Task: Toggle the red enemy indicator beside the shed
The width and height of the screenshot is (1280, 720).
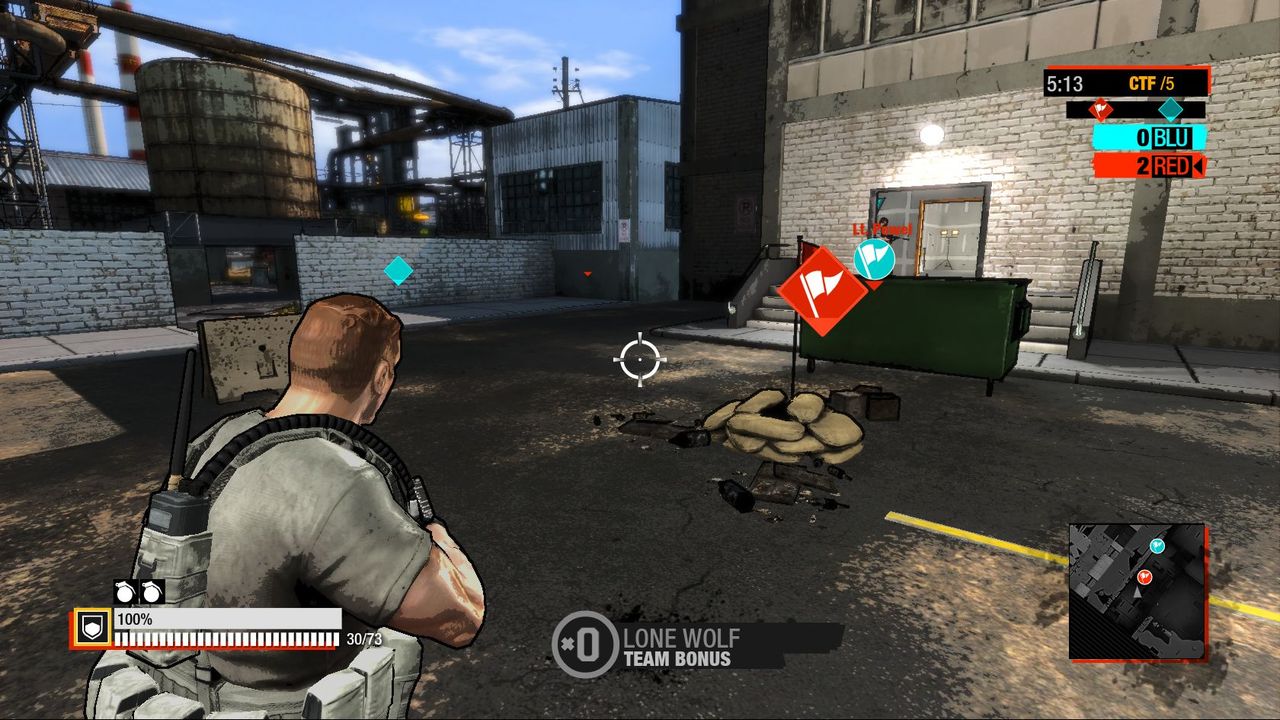Action: point(588,271)
